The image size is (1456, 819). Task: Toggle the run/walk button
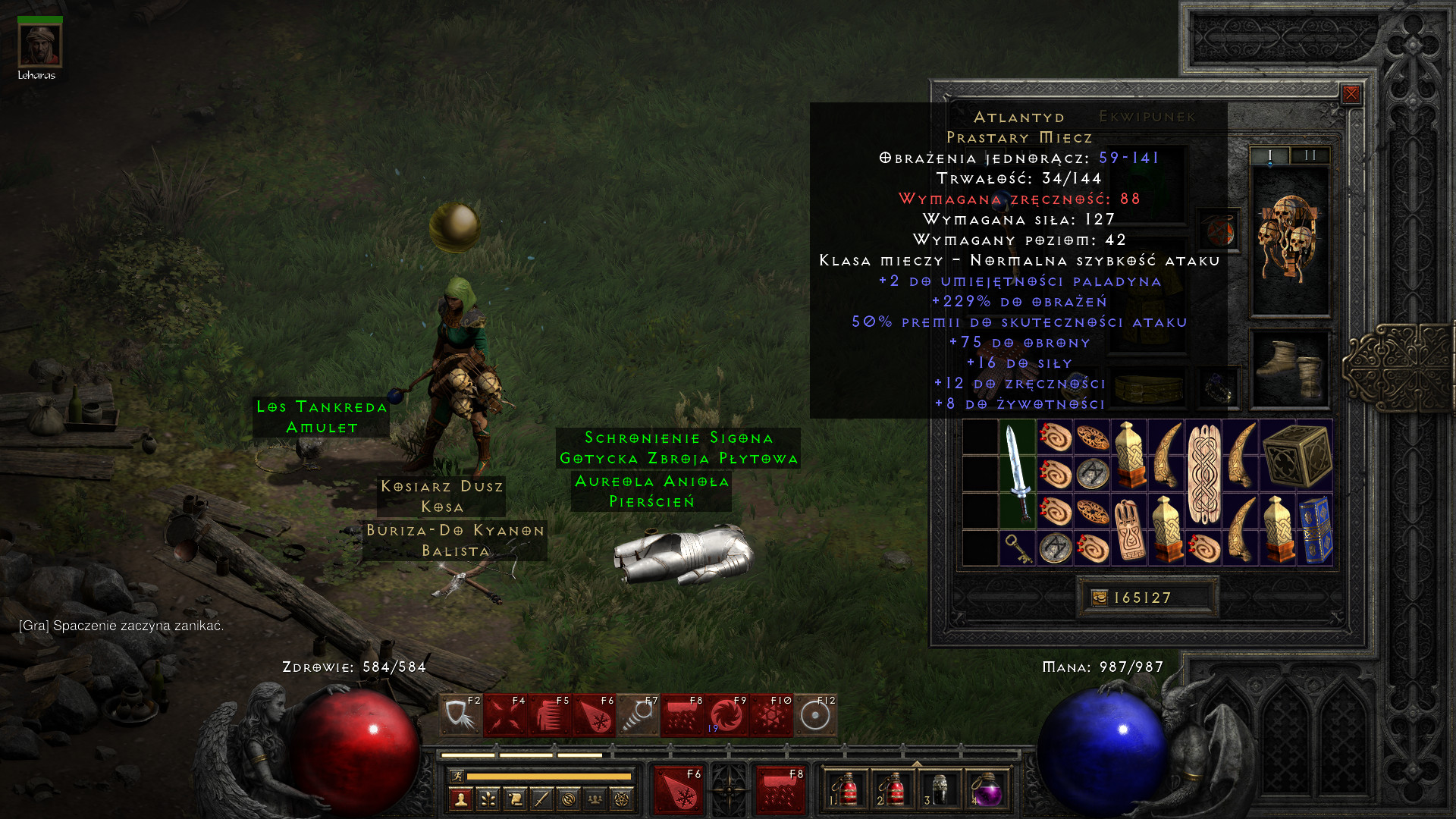click(457, 776)
